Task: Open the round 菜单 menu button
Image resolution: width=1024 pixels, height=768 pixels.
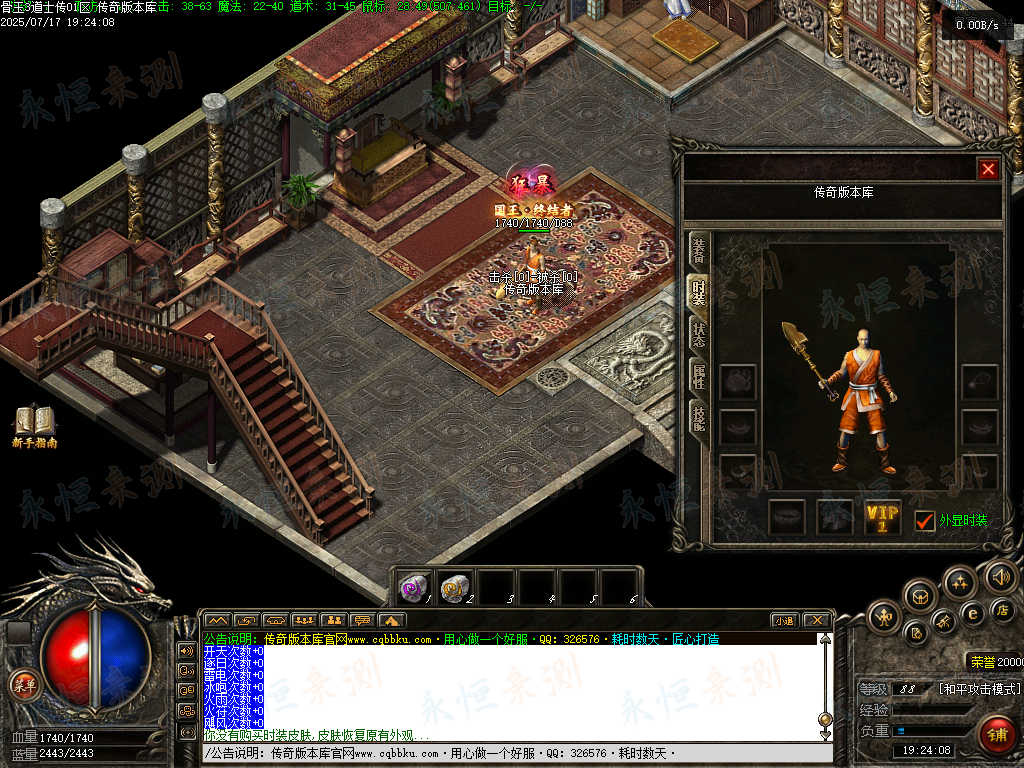Action: point(23,685)
